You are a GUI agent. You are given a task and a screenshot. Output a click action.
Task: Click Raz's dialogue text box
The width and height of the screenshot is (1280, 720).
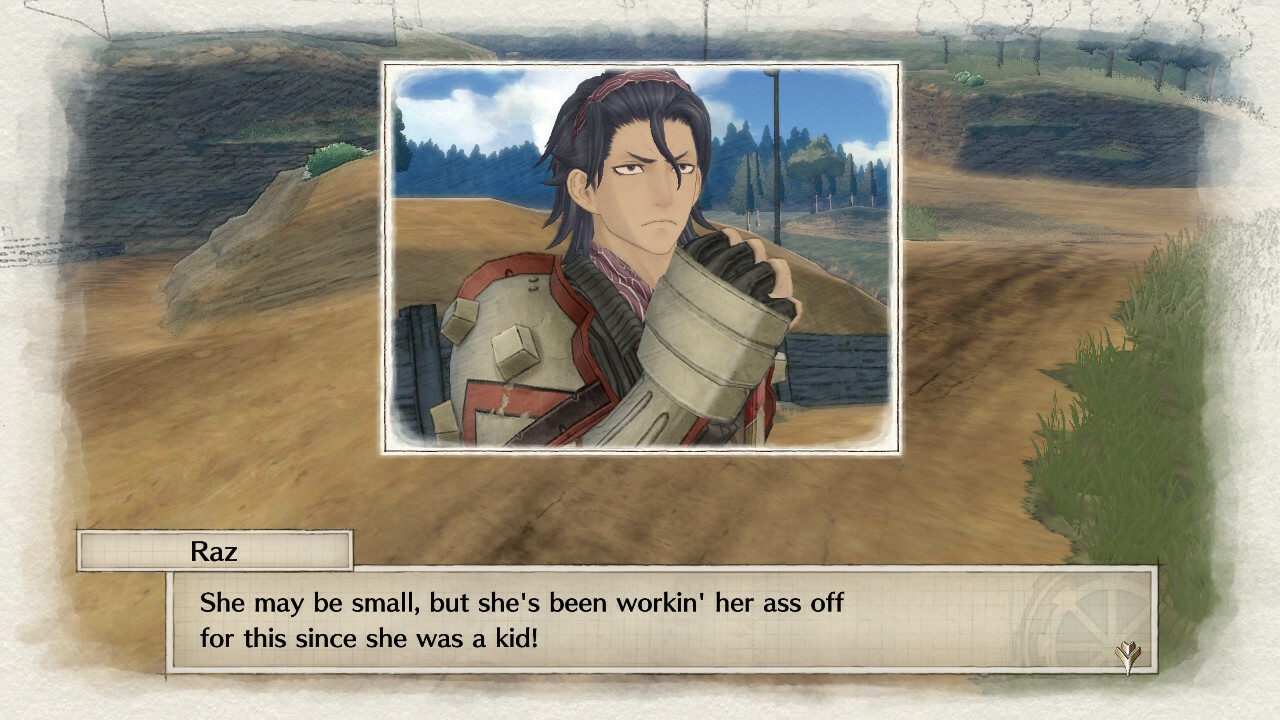tap(660, 620)
